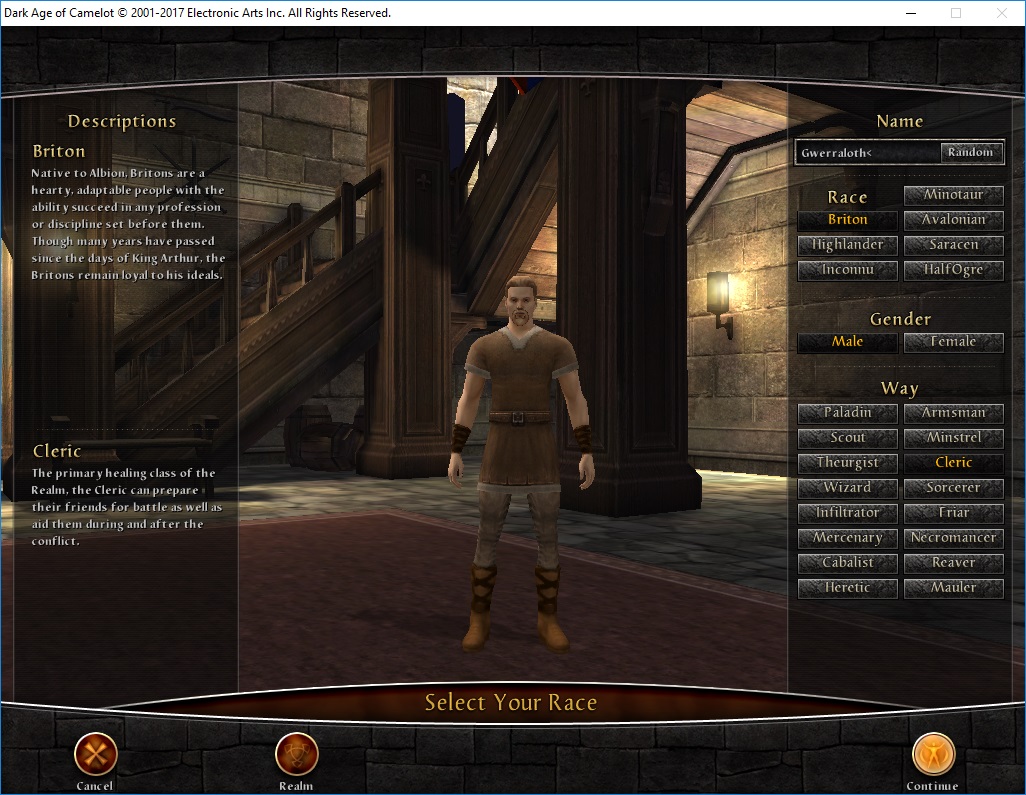The height and width of the screenshot is (795, 1026).
Task: Generate a Random character name
Action: tap(970, 153)
